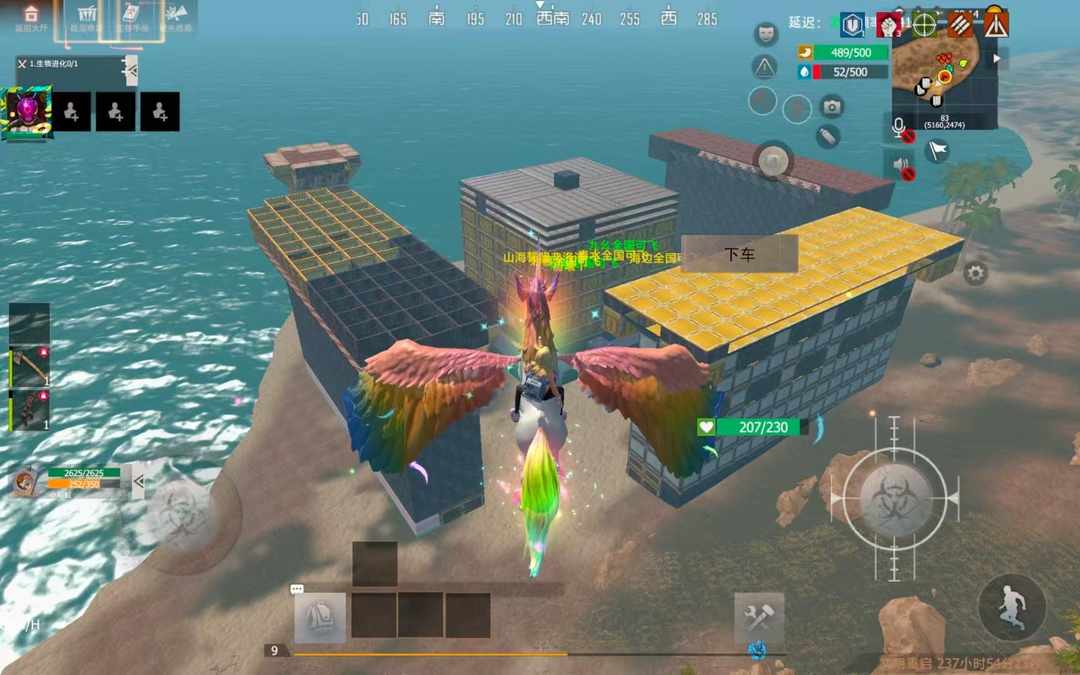Viewport: 1080px width, 675px height.
Task: Open the hammer build mode button
Action: (x=759, y=617)
